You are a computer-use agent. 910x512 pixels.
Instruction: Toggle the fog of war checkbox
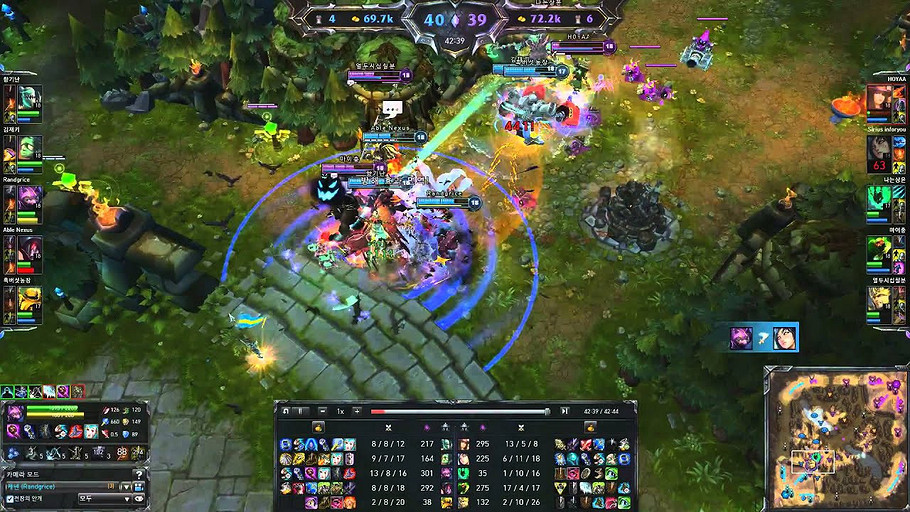(10, 497)
